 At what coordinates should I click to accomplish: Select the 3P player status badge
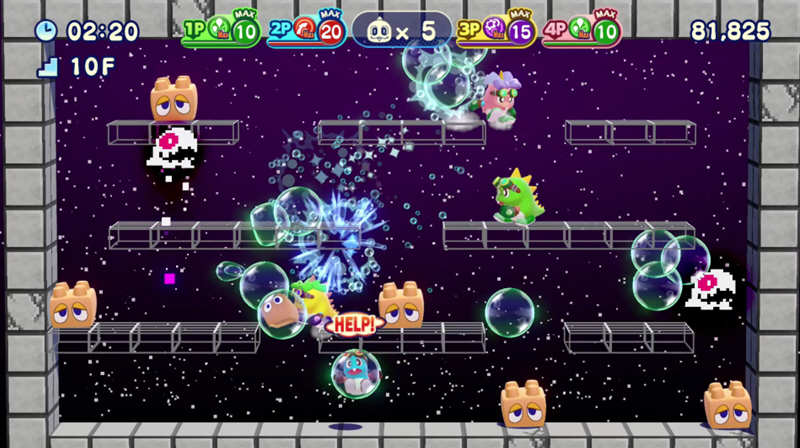(x=495, y=31)
